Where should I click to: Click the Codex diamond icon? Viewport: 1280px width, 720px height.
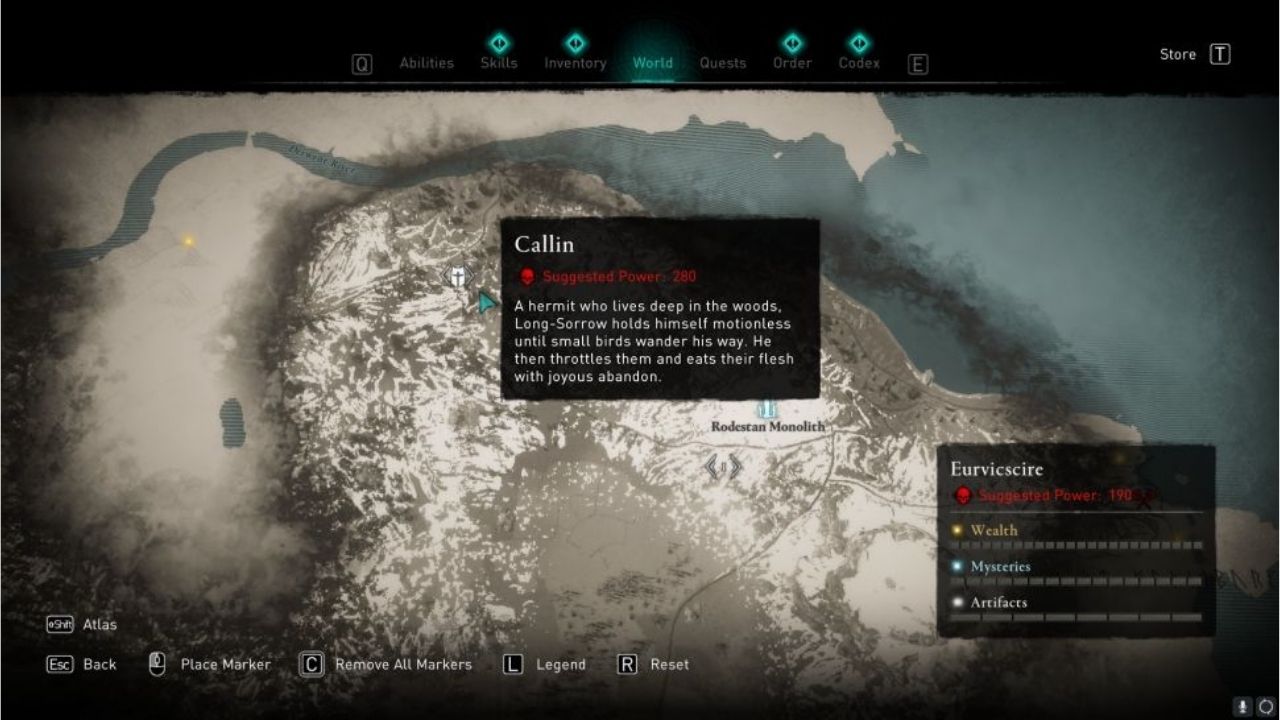[x=858, y=43]
